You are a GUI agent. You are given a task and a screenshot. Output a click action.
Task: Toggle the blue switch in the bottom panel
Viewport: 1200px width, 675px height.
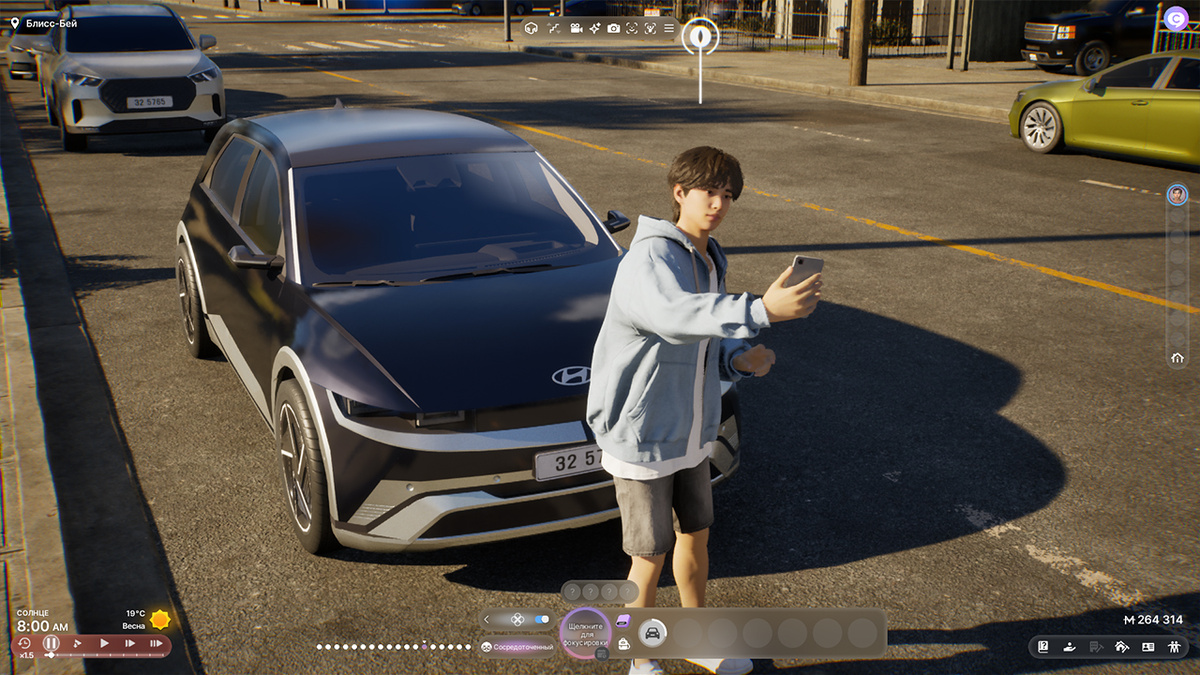click(x=541, y=620)
